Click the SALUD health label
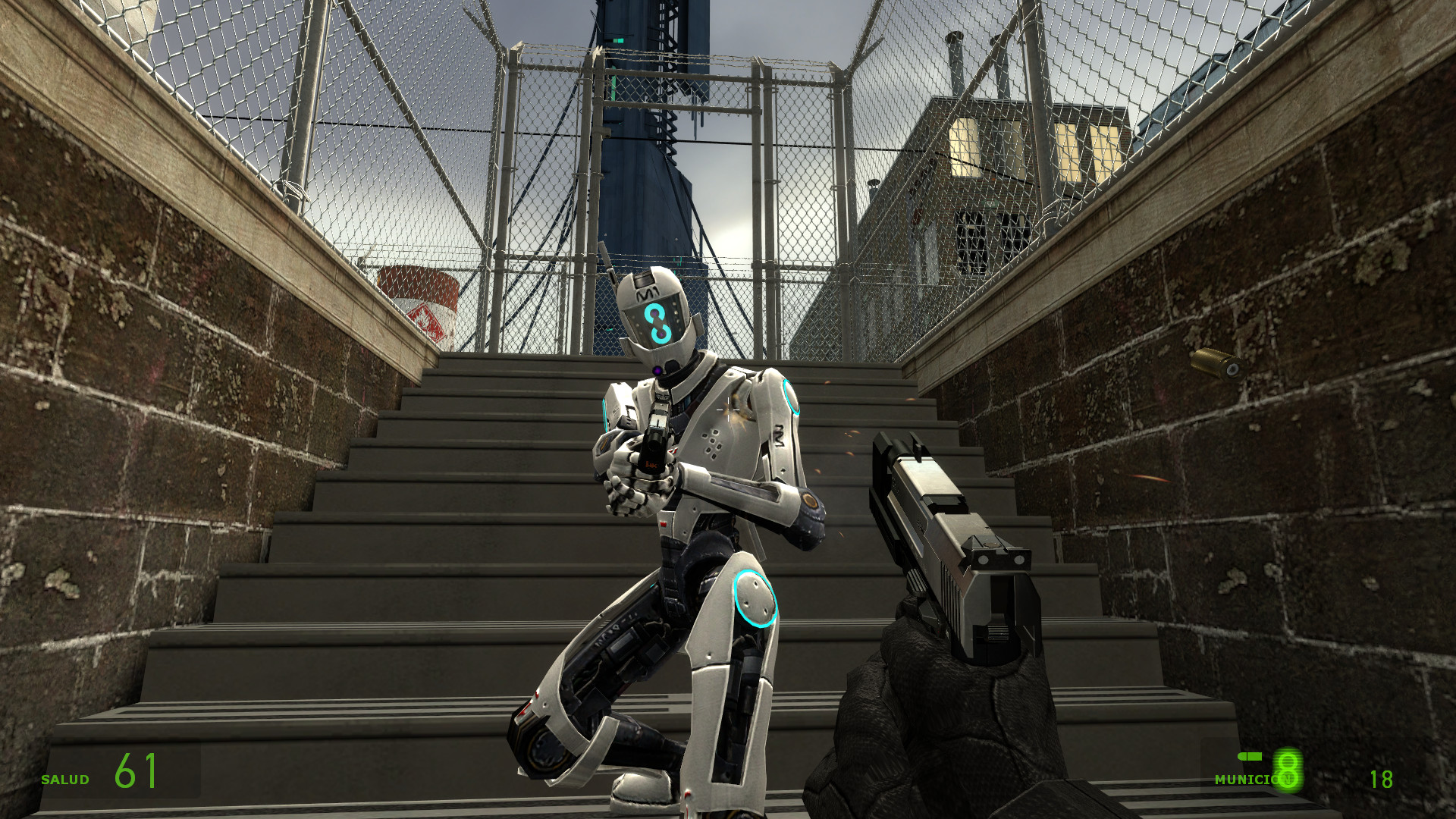Viewport: 1456px width, 819px height. 67,778
